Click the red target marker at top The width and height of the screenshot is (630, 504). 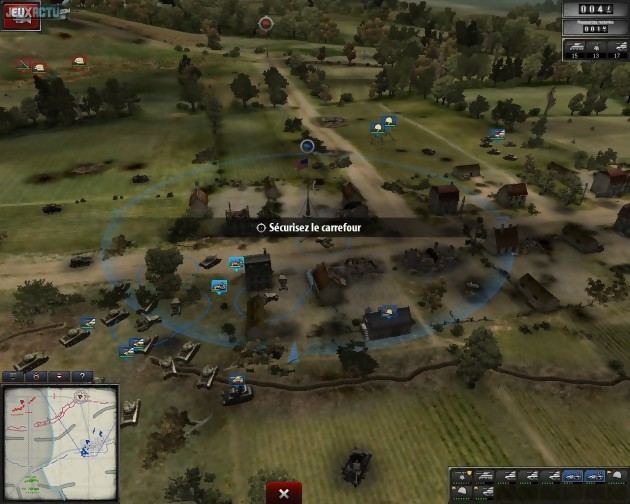[266, 22]
